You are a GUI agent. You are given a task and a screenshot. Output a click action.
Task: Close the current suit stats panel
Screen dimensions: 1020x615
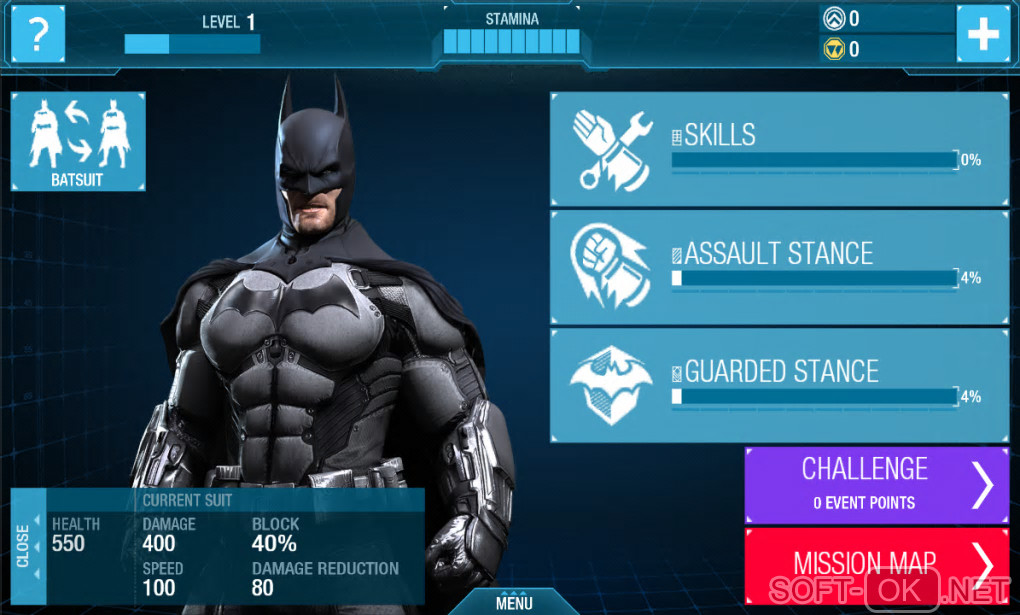pos(24,546)
